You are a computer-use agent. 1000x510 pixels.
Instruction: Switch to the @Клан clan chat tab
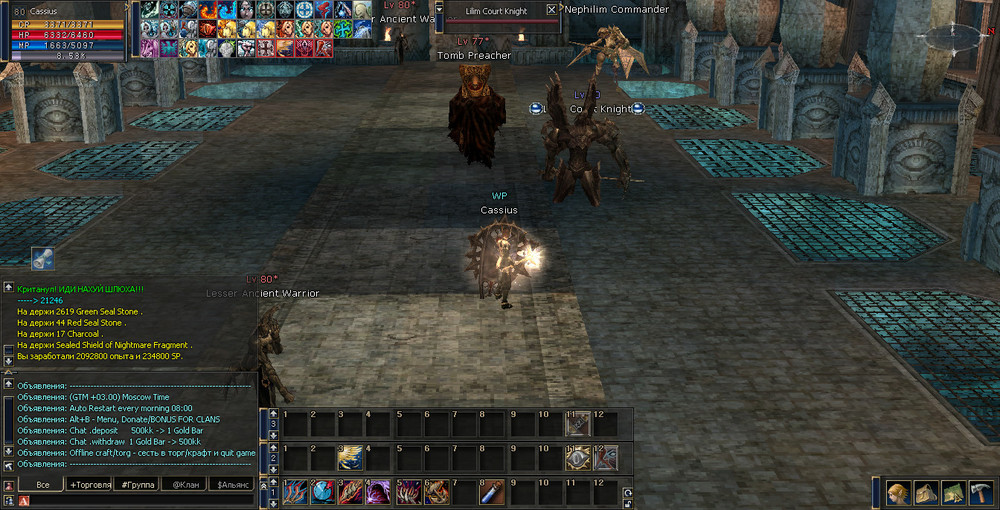[185, 484]
